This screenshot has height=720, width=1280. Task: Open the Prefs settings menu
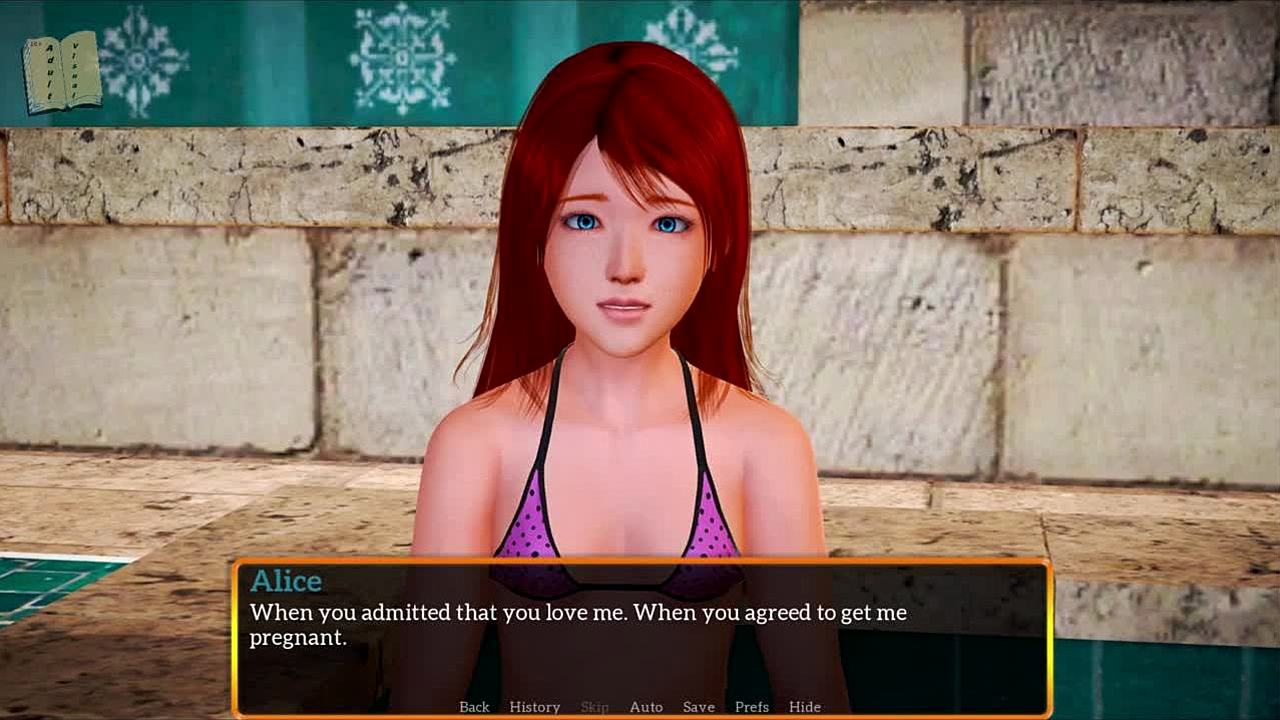752,707
